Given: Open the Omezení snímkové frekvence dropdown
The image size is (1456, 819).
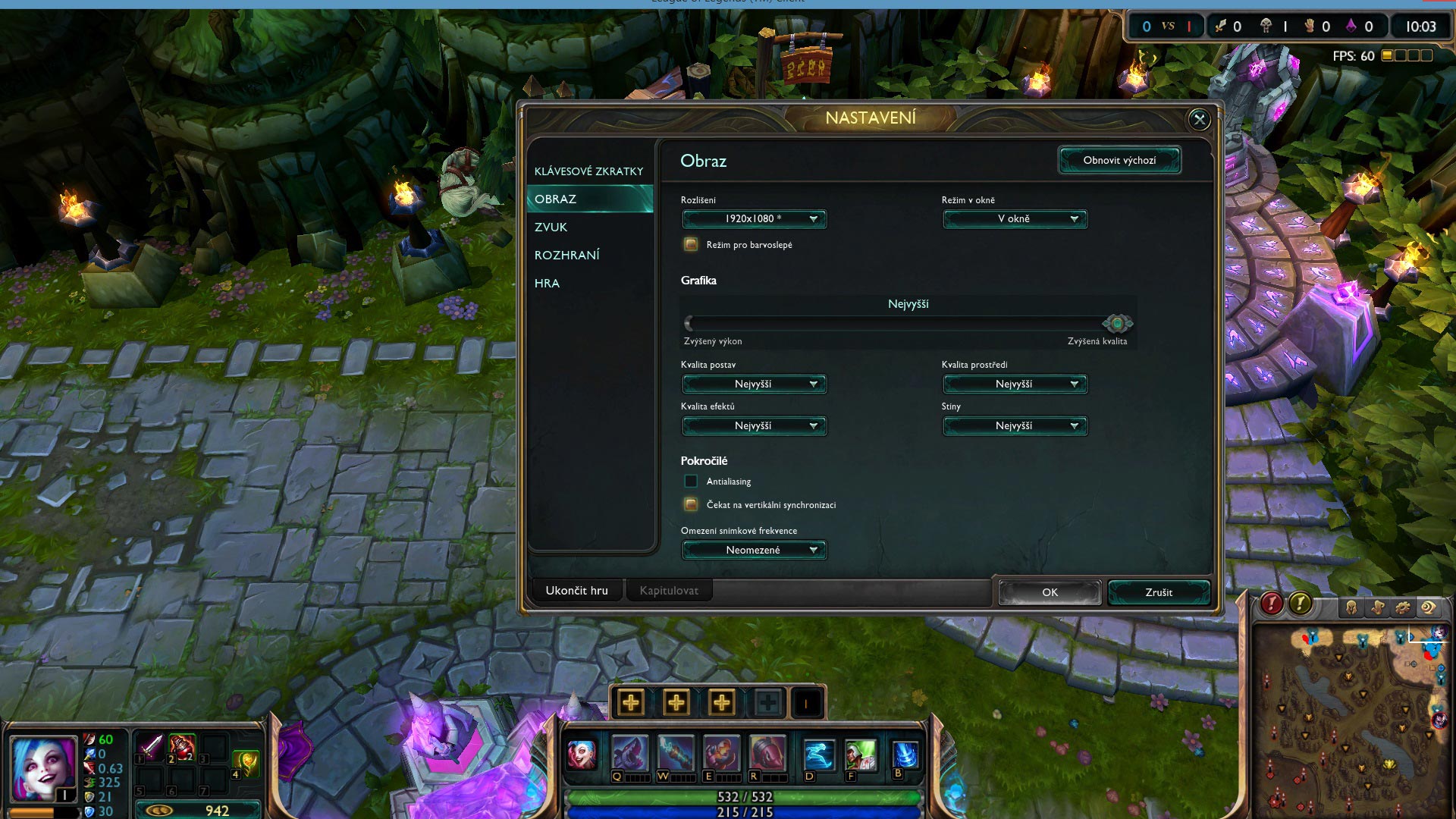Looking at the screenshot, I should coord(754,550).
